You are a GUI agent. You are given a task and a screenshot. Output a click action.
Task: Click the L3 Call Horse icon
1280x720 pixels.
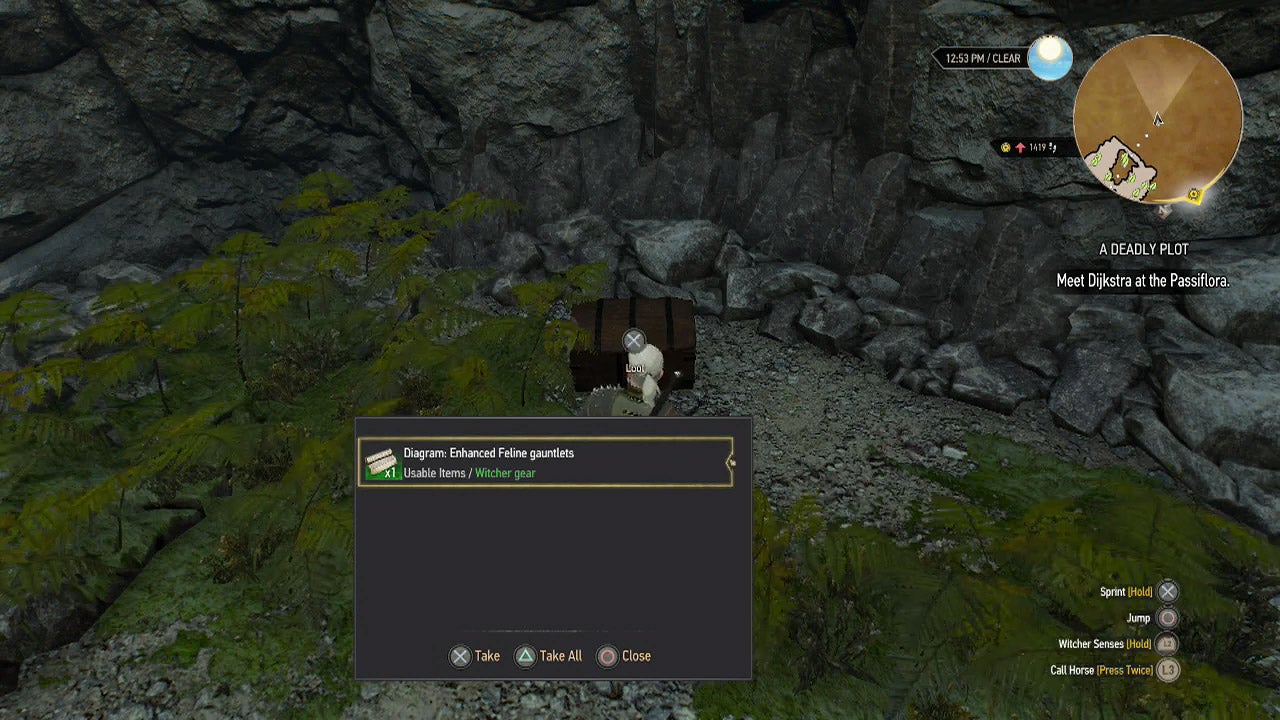point(1165,670)
